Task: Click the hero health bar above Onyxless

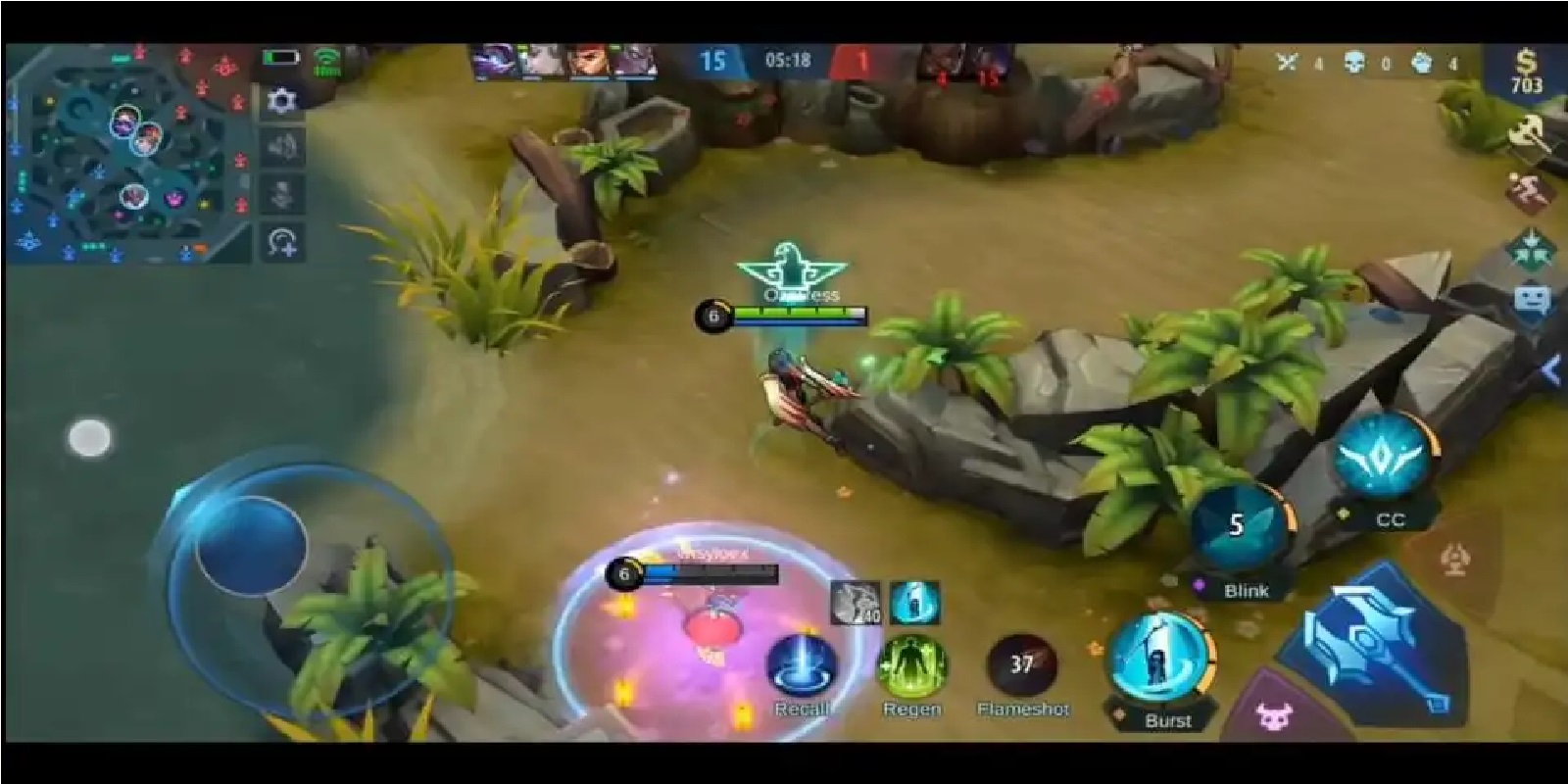Action: [x=799, y=314]
